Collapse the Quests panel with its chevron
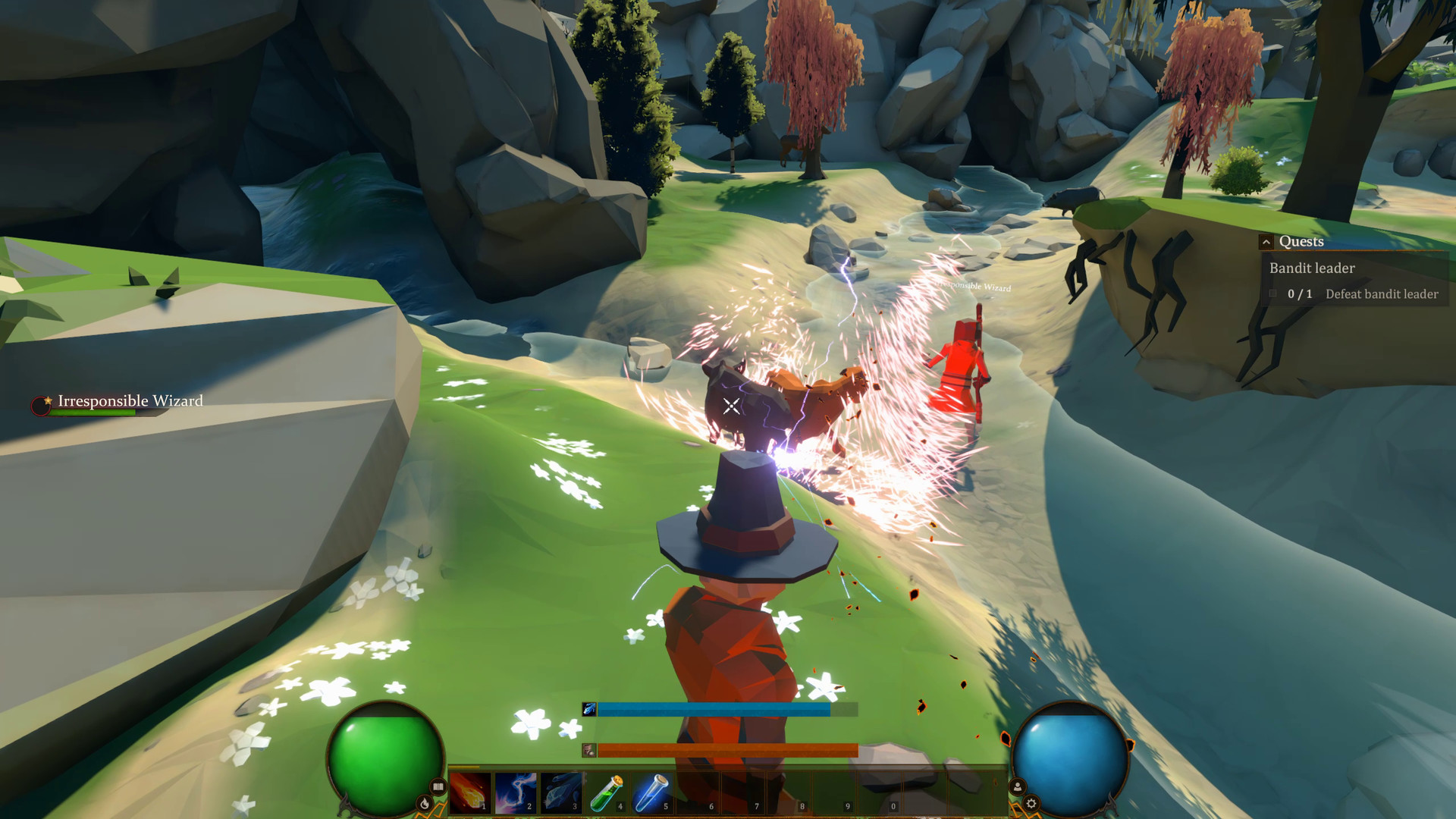 point(1266,242)
